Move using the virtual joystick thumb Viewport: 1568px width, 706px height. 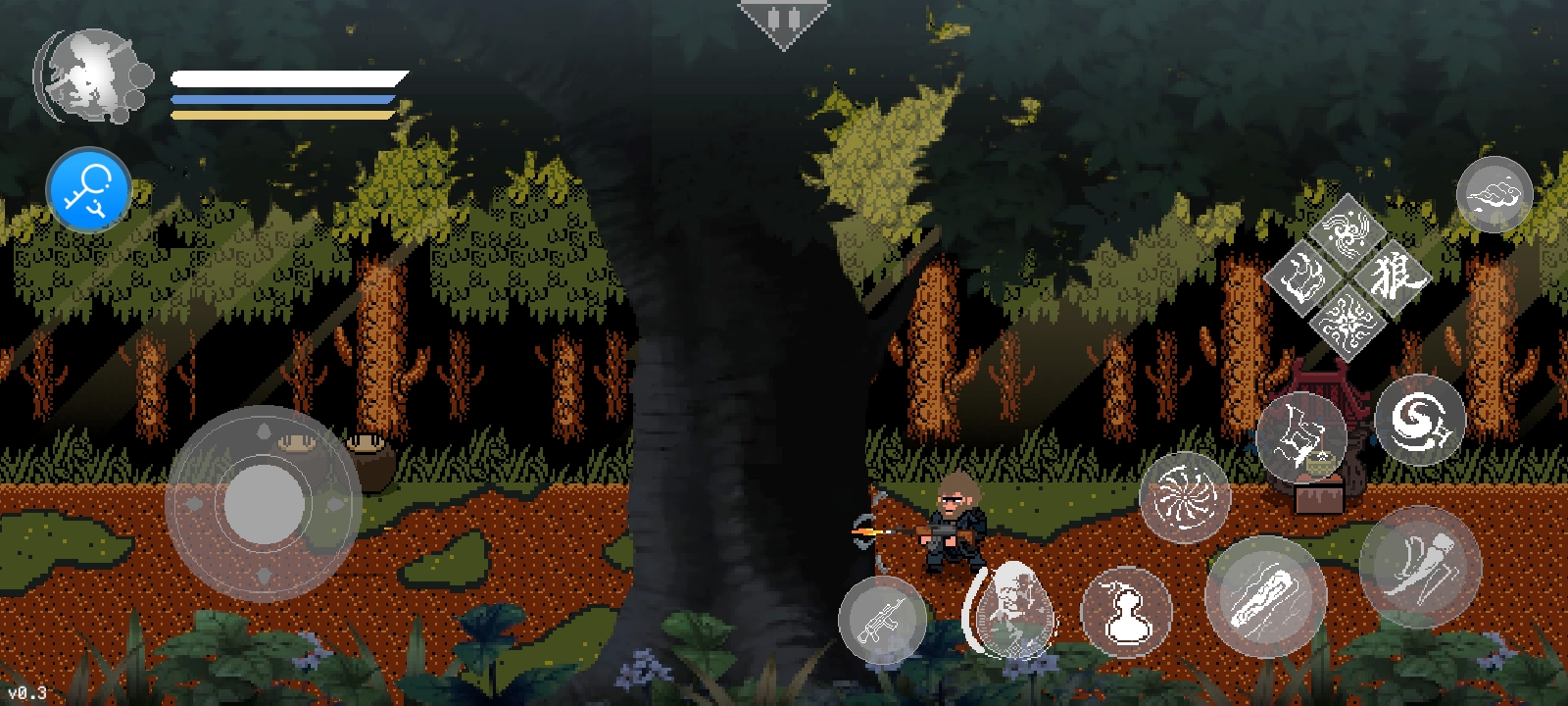tap(264, 503)
